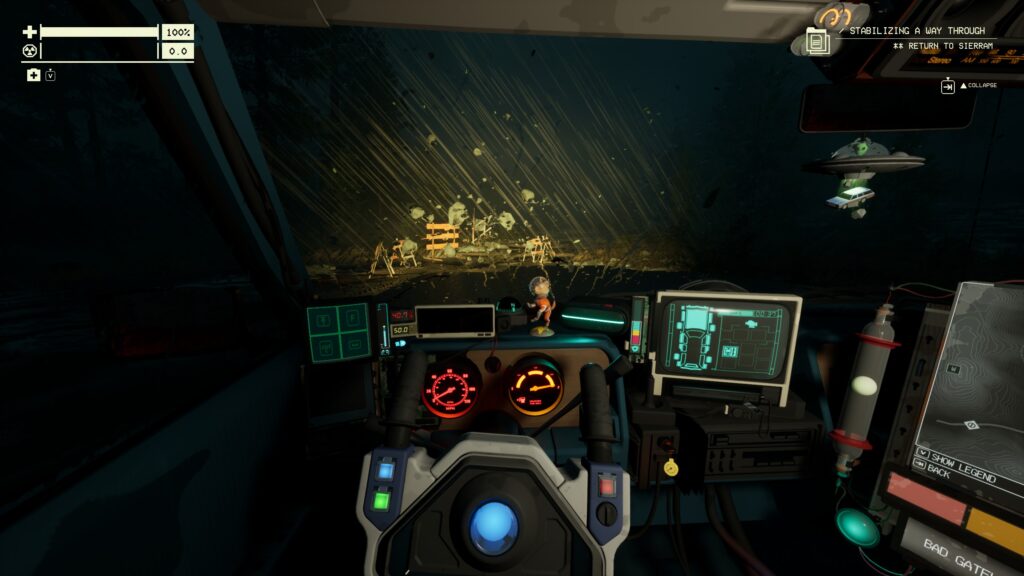
Task: Use the medkit heal icon
Action: 33,75
